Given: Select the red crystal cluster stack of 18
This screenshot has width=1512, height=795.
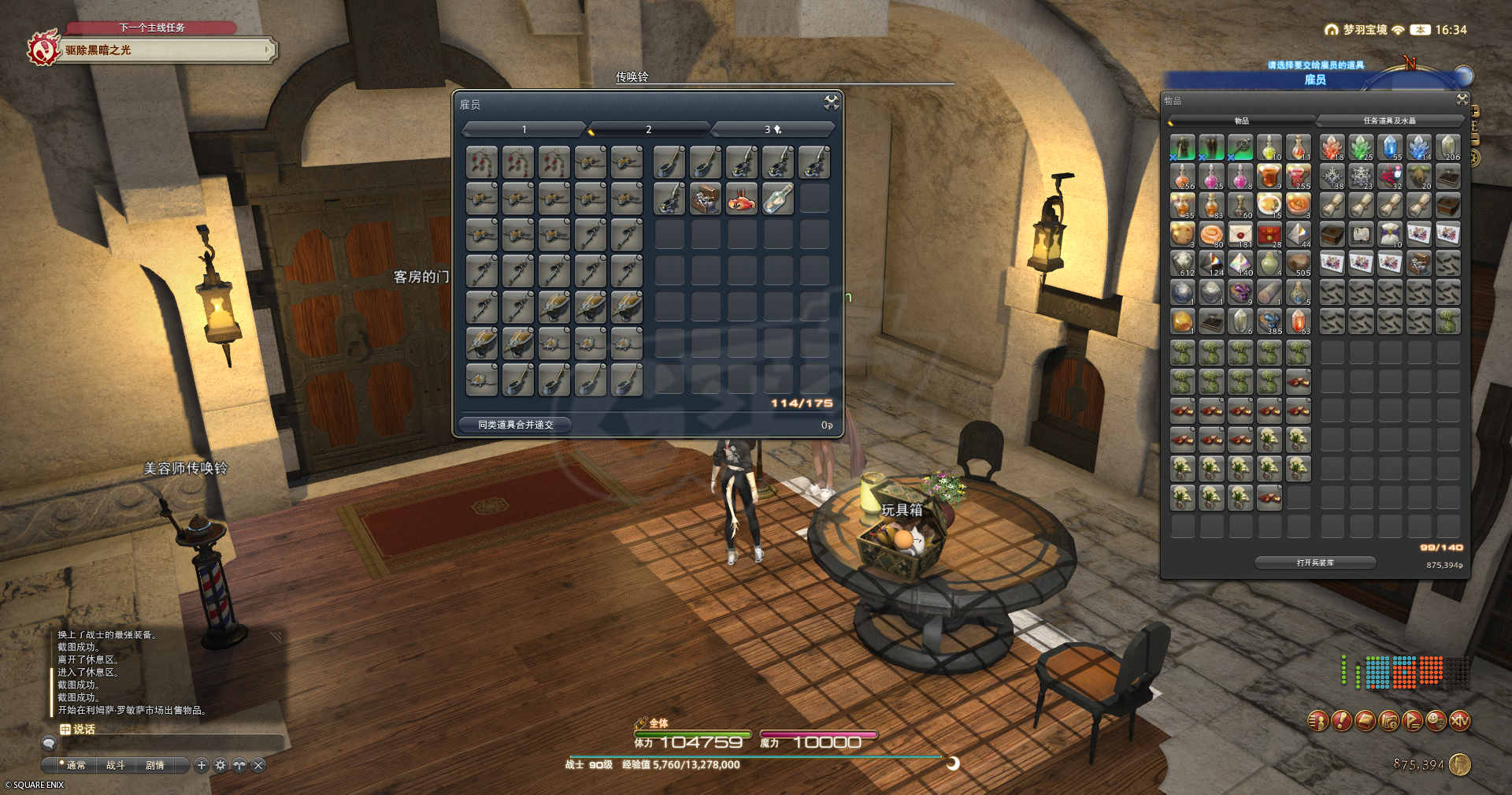Looking at the screenshot, I should (1332, 148).
